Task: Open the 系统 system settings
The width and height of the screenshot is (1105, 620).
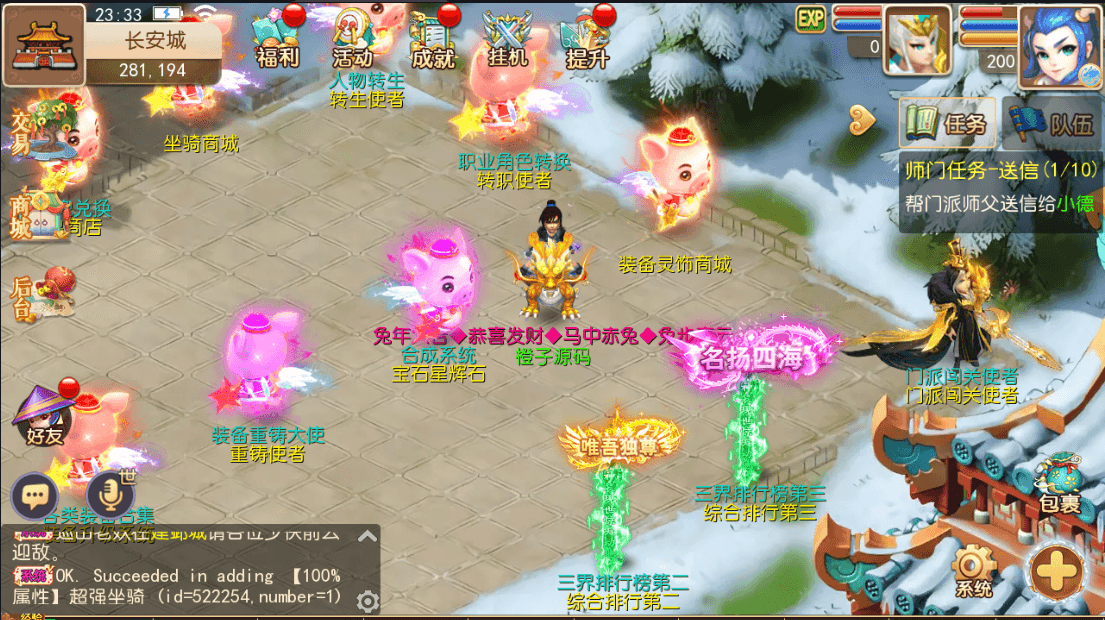Action: click(973, 572)
